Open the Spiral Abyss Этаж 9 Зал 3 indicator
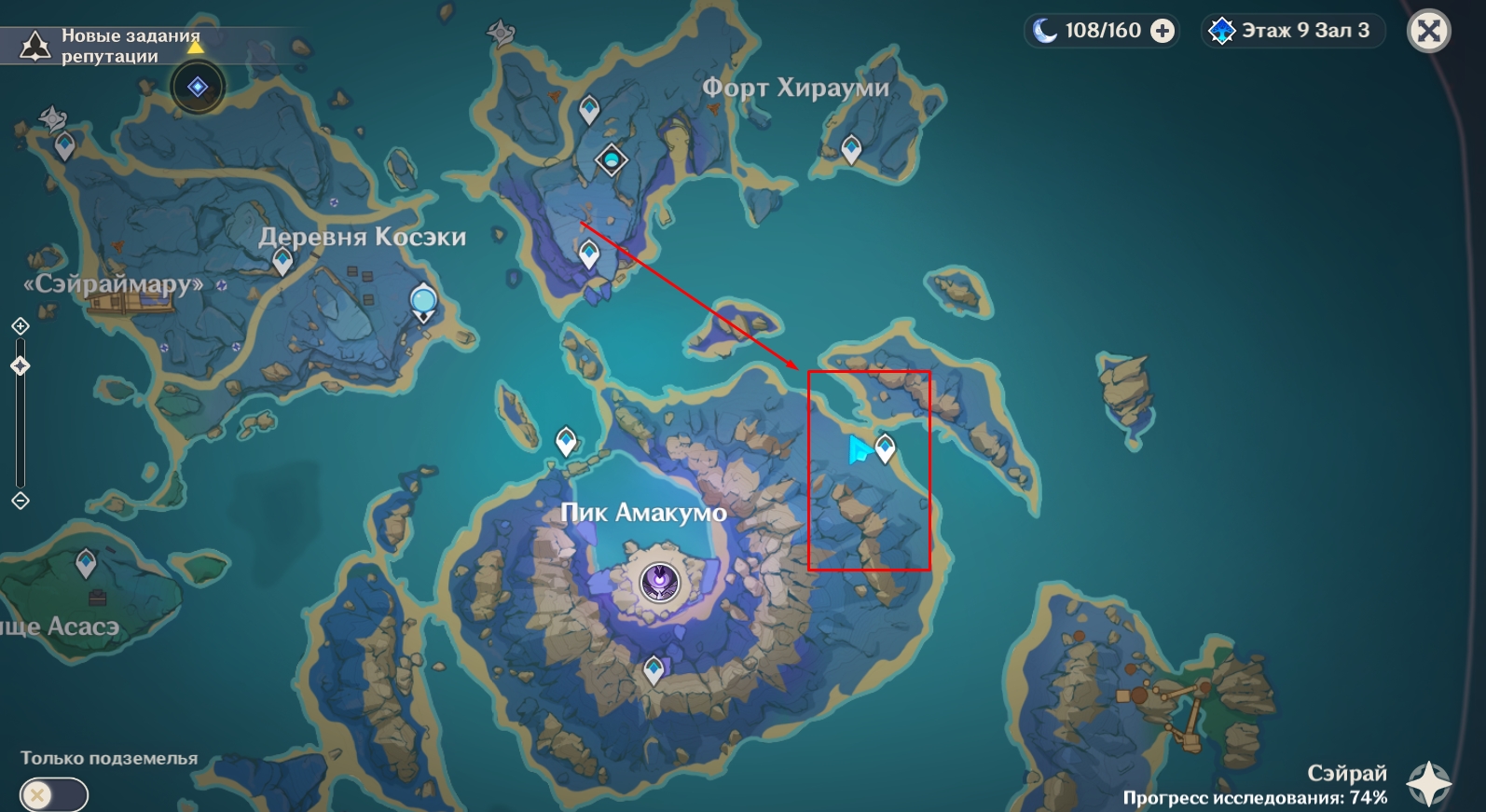The image size is (1486, 812). click(1292, 31)
